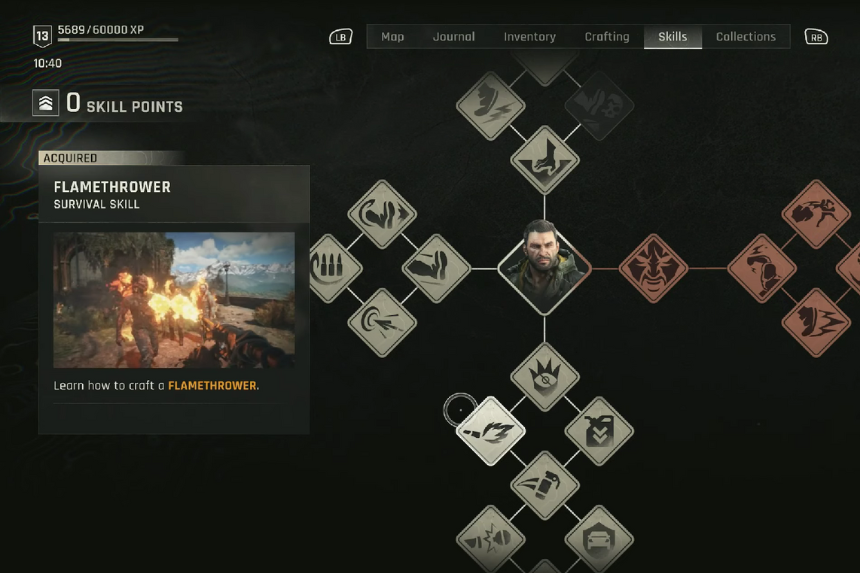Screen dimensions: 860x573
Task: Pick the thrown grenade skill node
Action: click(x=544, y=485)
